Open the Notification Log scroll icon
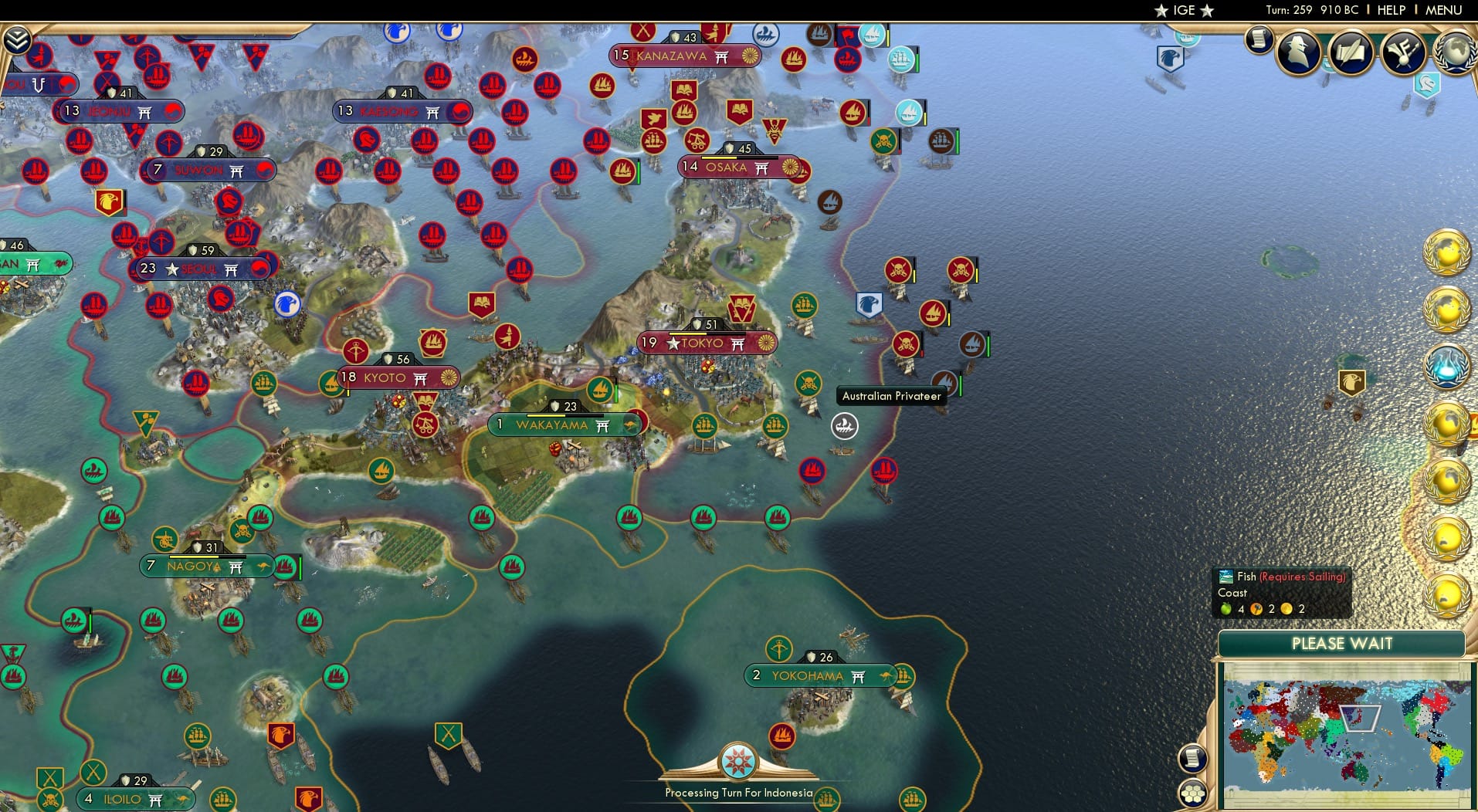 point(1258,39)
